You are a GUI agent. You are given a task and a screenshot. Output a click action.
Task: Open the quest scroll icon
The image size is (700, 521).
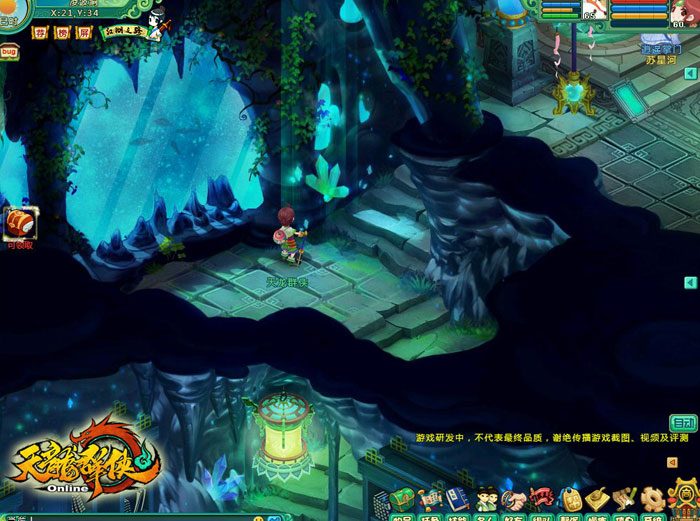(431, 498)
